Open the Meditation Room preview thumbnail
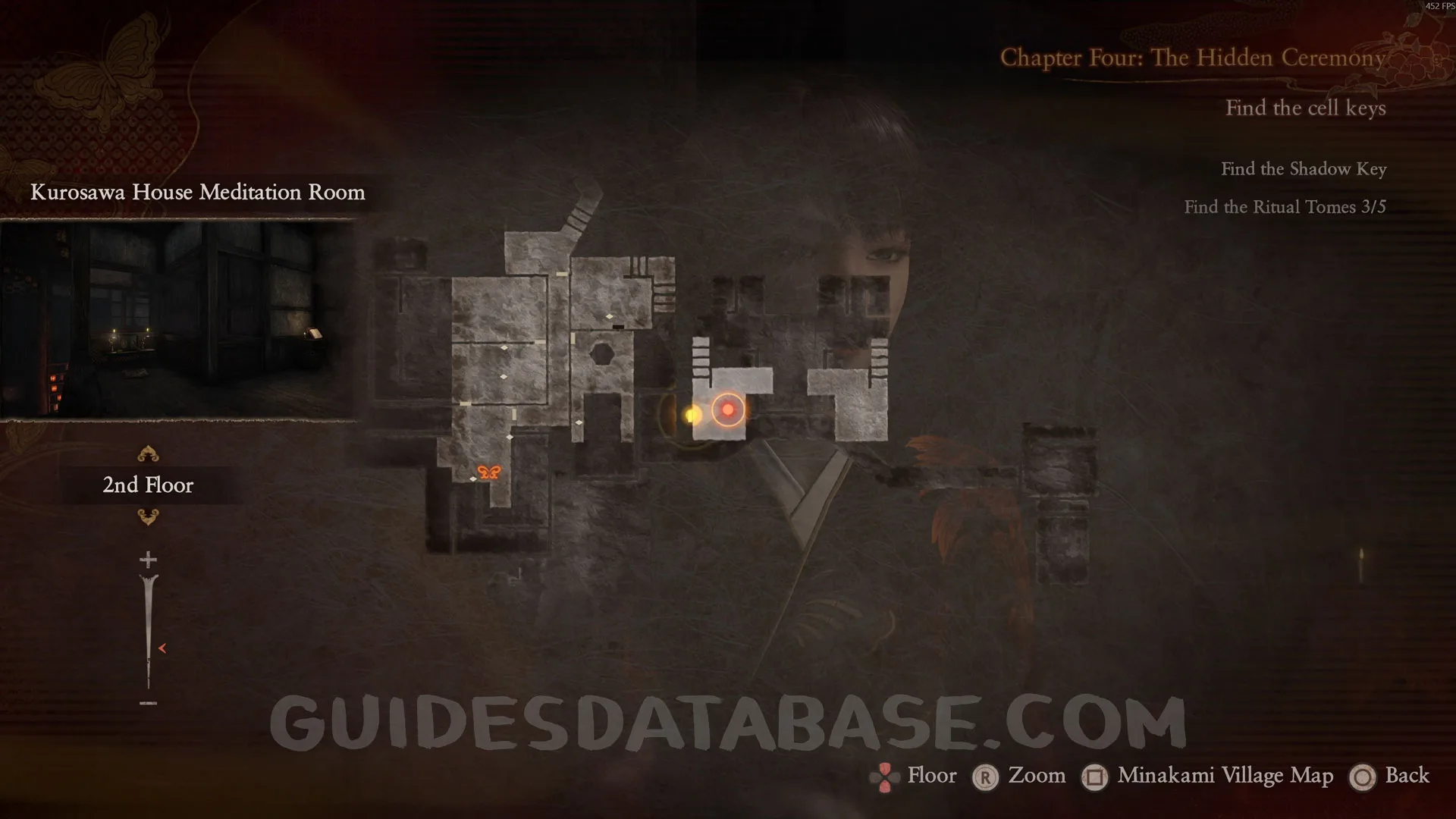The height and width of the screenshot is (819, 1456). coord(179,319)
